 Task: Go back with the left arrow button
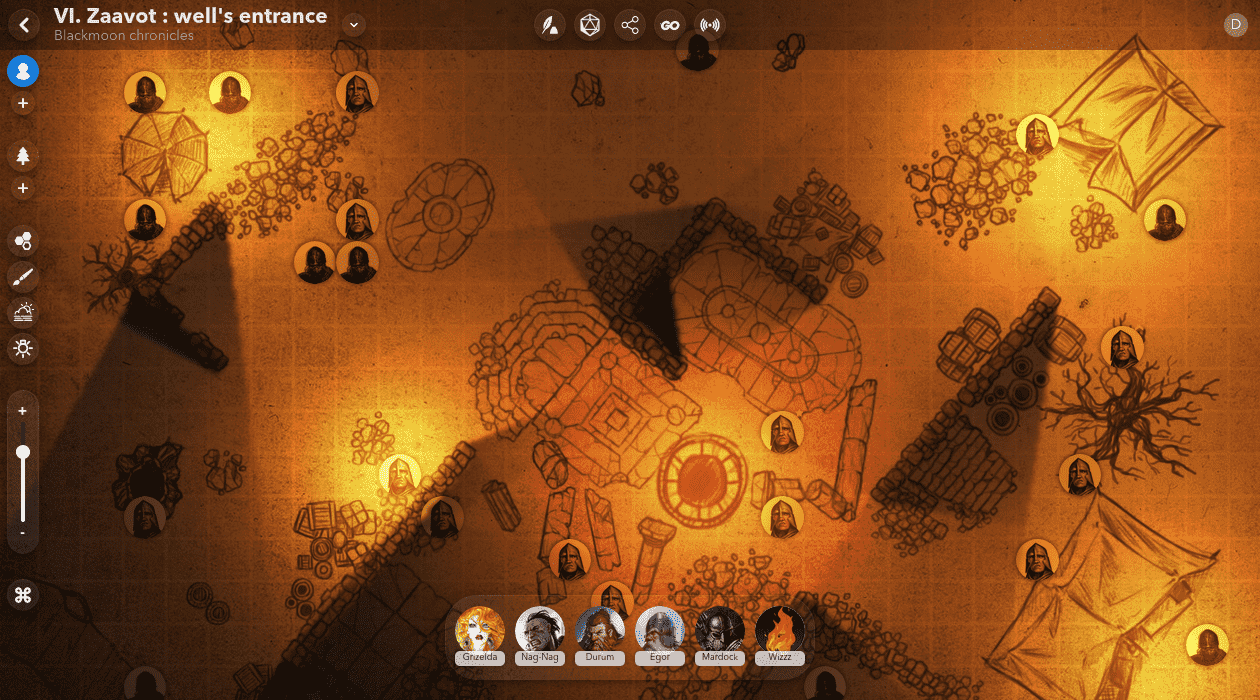tap(23, 24)
